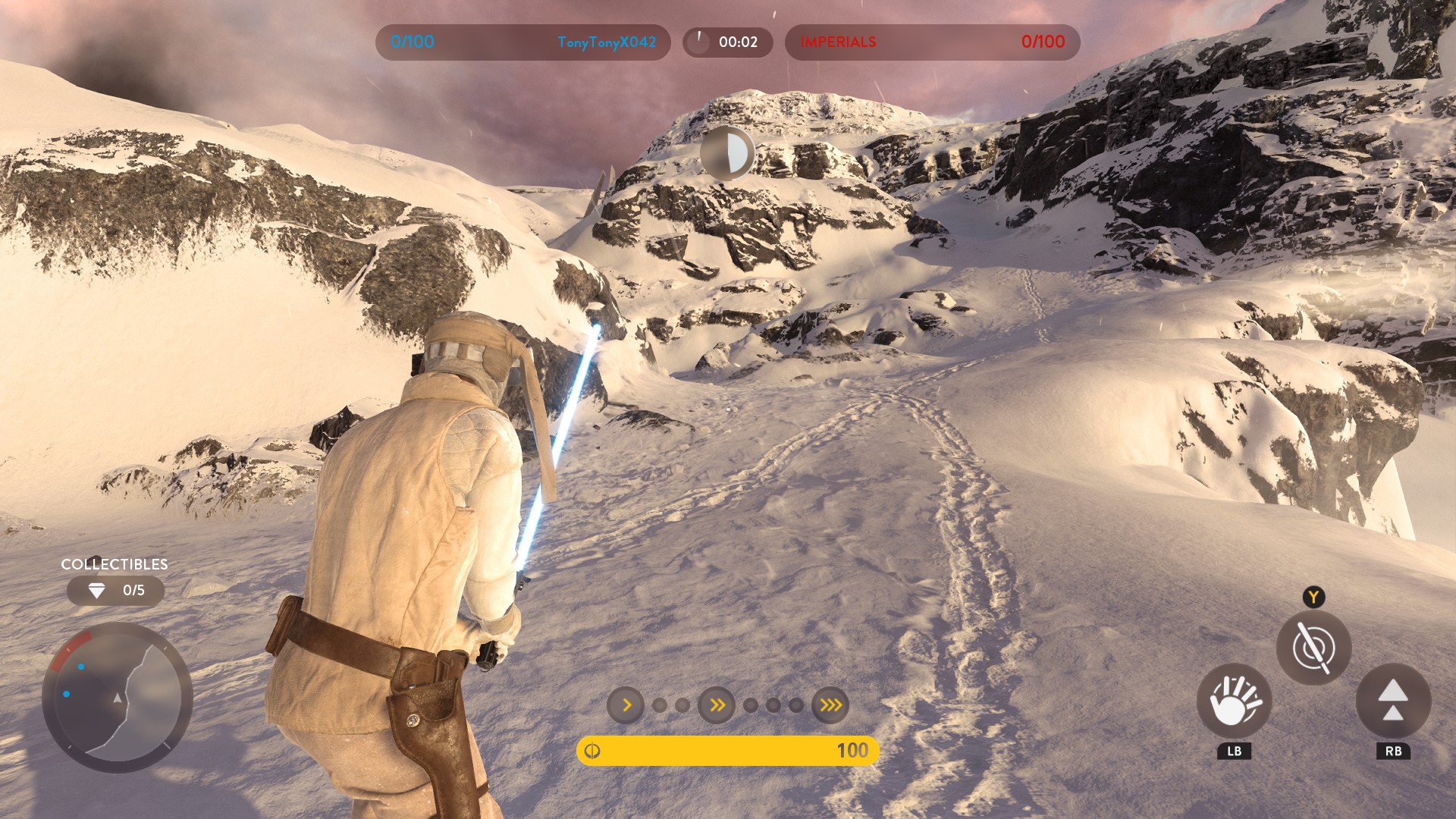The width and height of the screenshot is (1456, 819).
Task: Select the single-chevron streak tier icon
Action: coord(626,705)
